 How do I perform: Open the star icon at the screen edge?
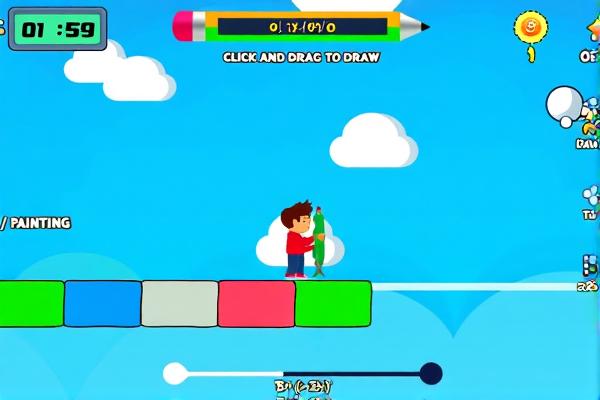[x=593, y=27]
